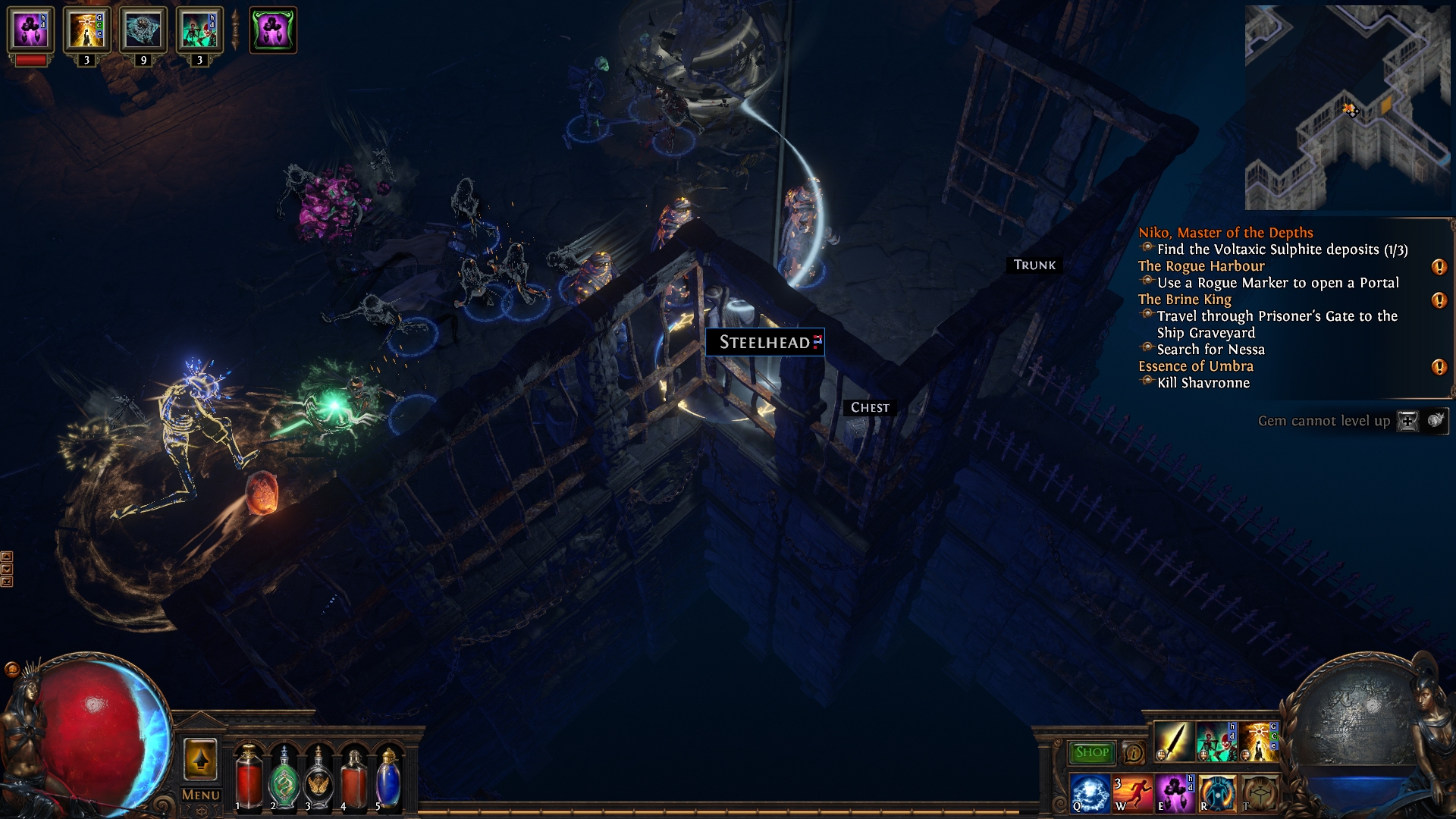Open the green Shop button

(x=1091, y=752)
